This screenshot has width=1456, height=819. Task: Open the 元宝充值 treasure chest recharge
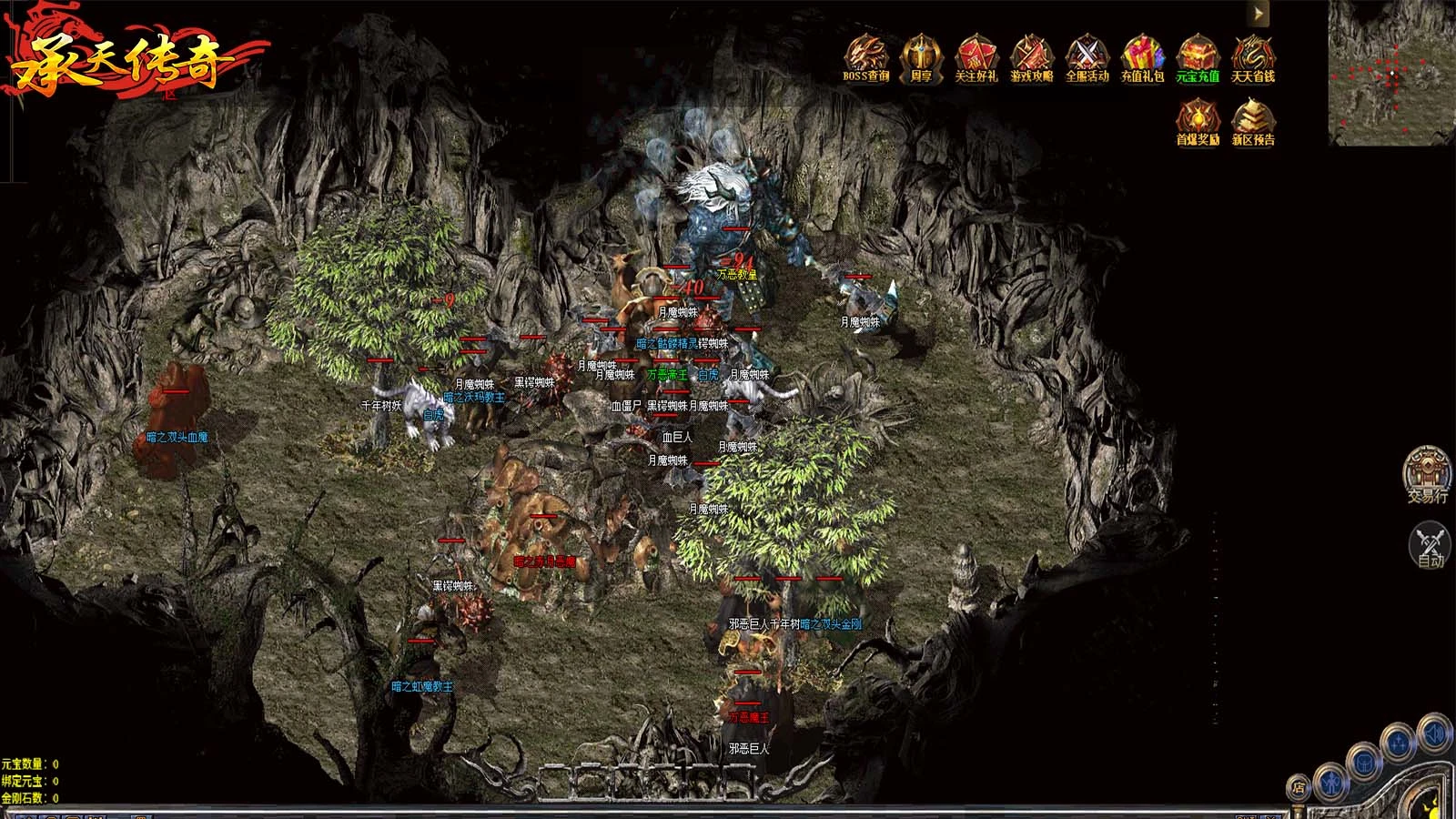(1198, 57)
